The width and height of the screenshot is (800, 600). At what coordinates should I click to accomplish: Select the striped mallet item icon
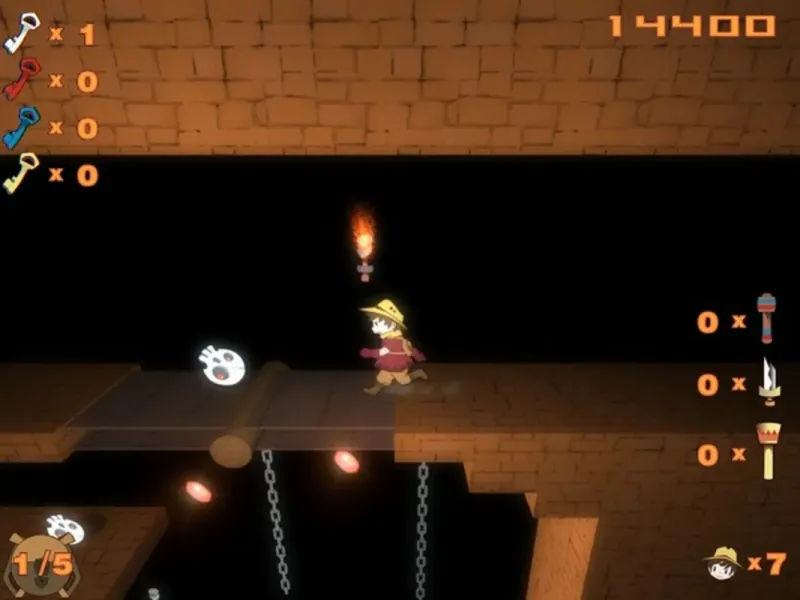click(766, 319)
